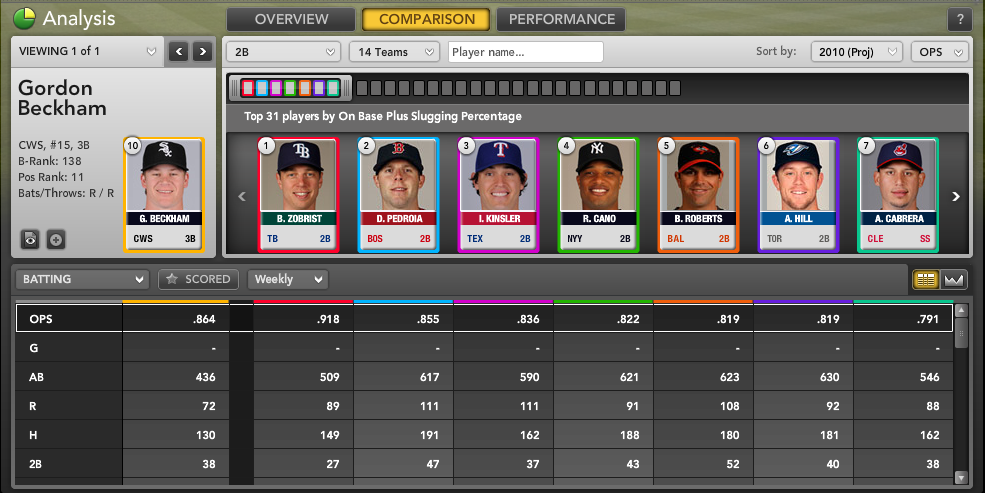Select the Comparison tab
985x493 pixels.
click(426, 19)
